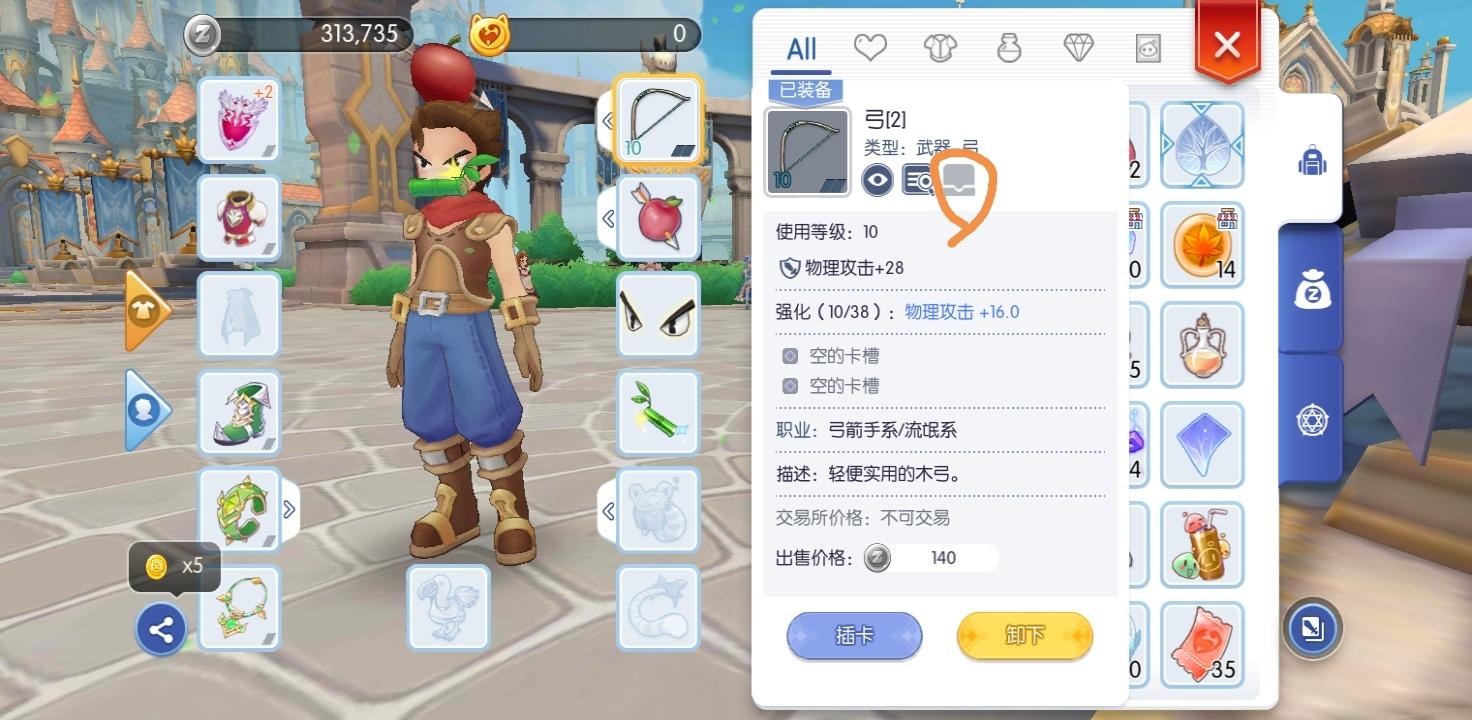Expand the chevron next to the green bag slot
This screenshot has width=1472, height=720.
point(290,510)
